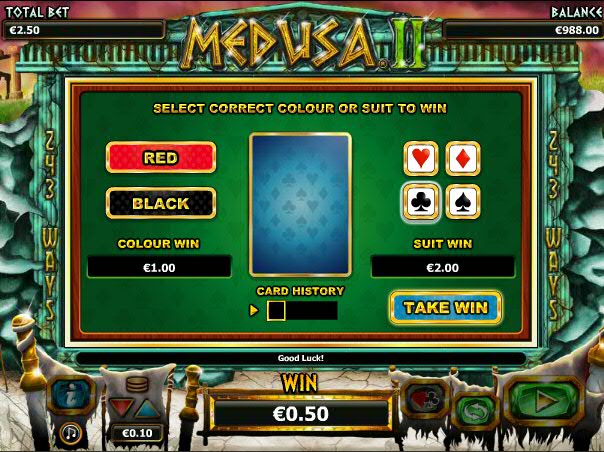
Task: Click the face-down blue card
Action: pos(300,204)
